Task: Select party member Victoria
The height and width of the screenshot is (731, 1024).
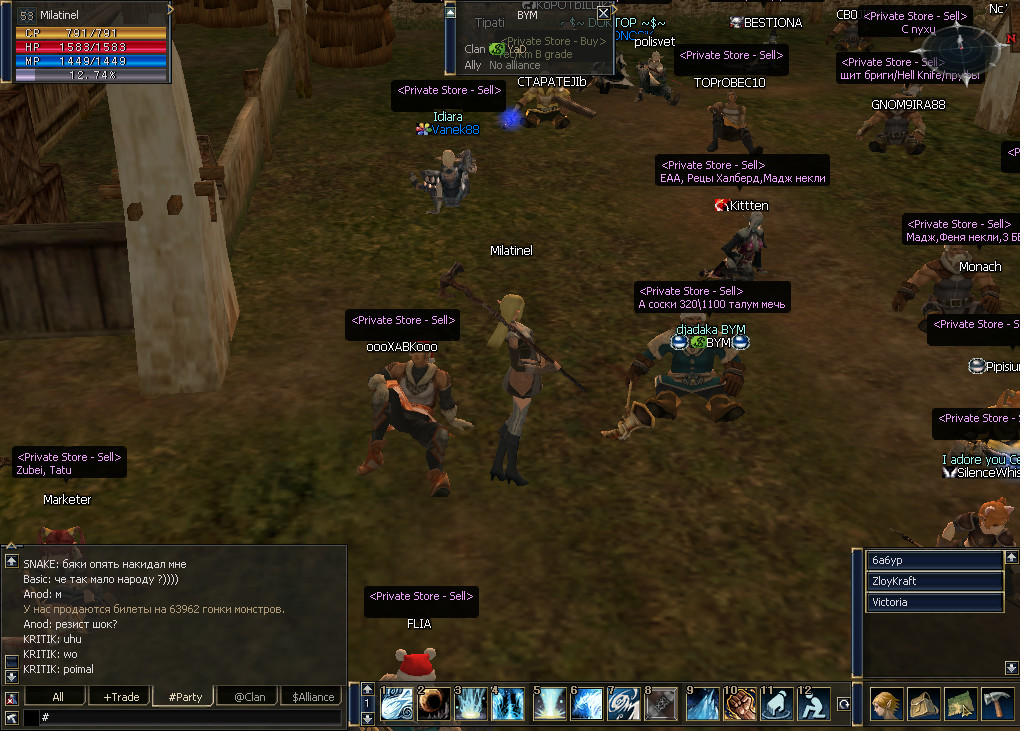Action: pos(934,603)
